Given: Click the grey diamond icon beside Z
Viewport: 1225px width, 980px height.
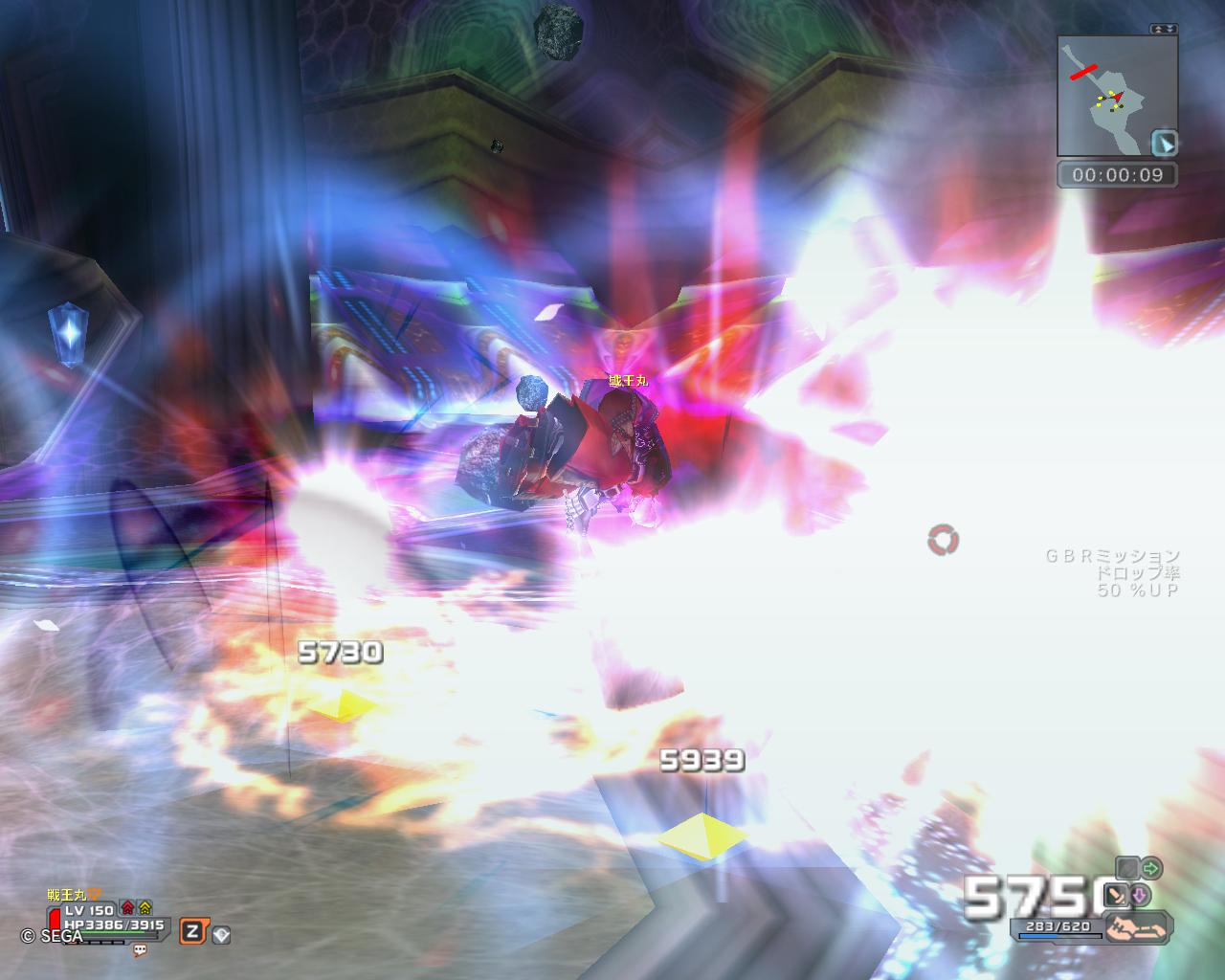Looking at the screenshot, I should pyautogui.click(x=221, y=935).
